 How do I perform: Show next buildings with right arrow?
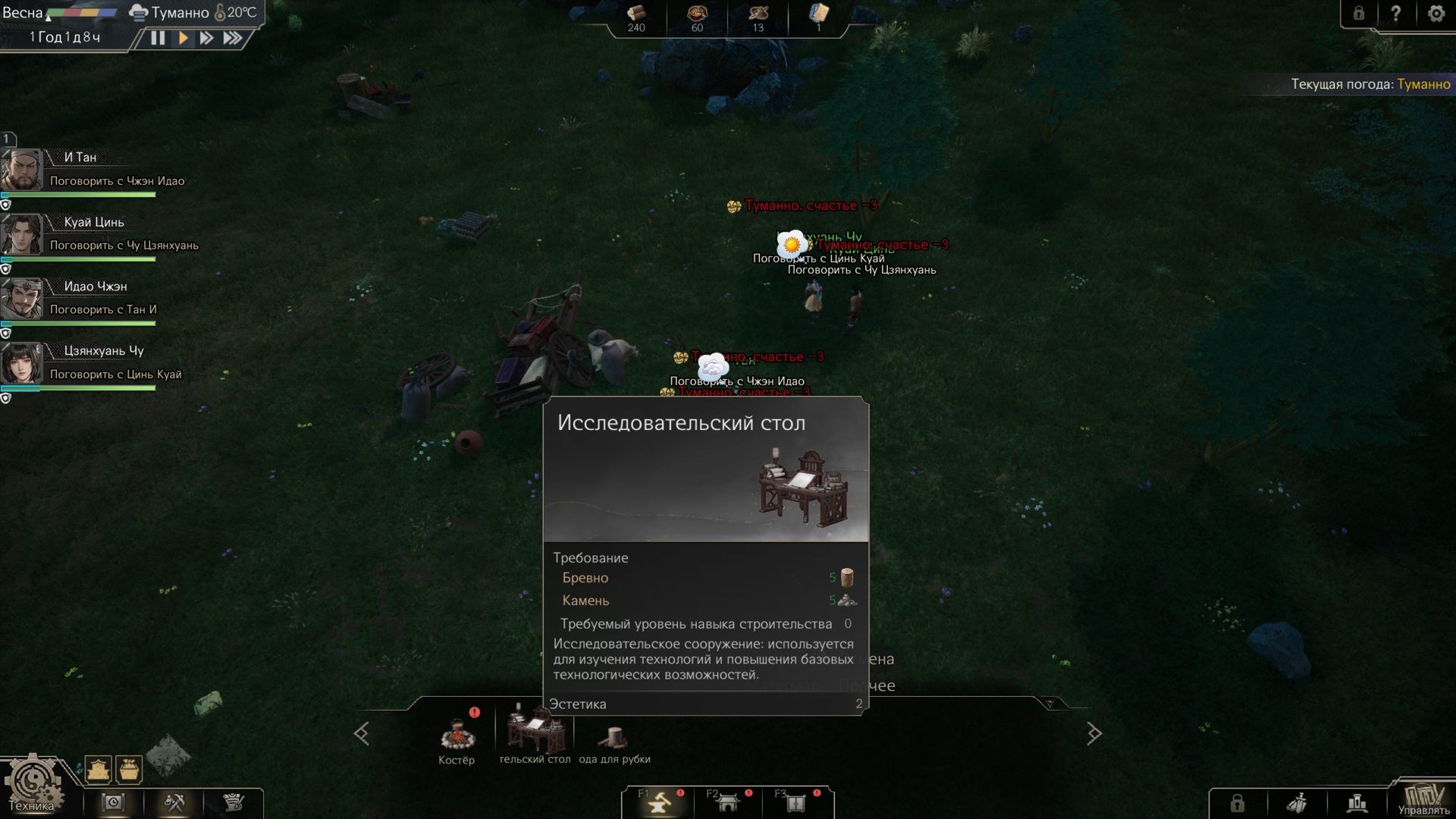[1094, 733]
